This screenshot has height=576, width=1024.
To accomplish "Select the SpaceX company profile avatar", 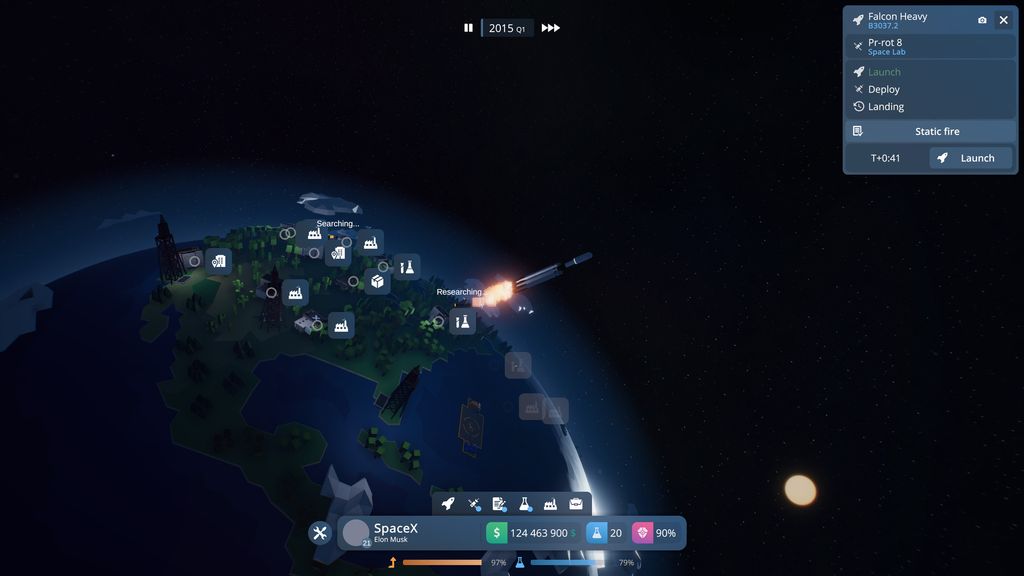I will click(356, 533).
